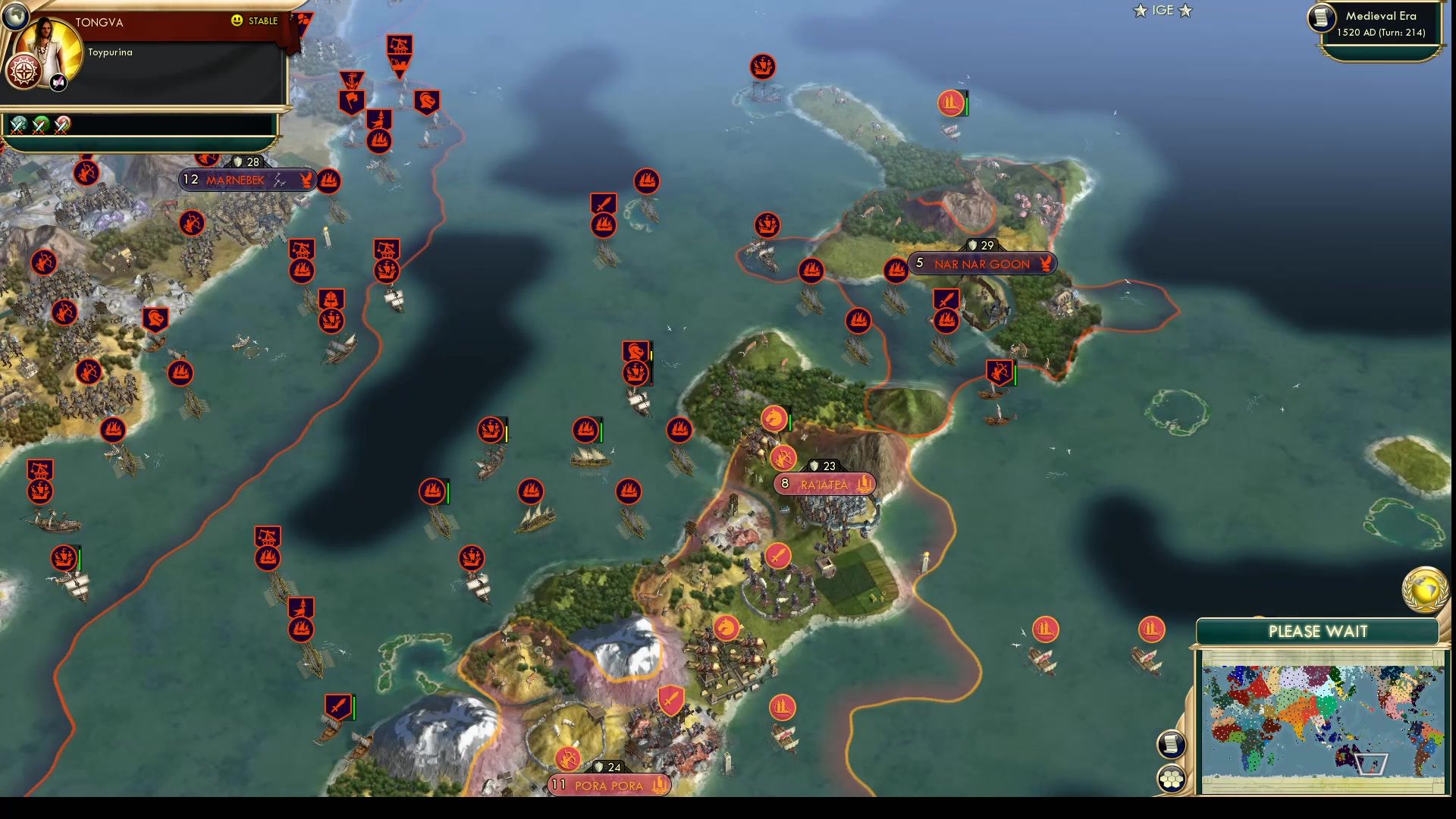1456x819 pixels.
Task: Toggle the small globe button in top-left corner
Action: pos(17,17)
